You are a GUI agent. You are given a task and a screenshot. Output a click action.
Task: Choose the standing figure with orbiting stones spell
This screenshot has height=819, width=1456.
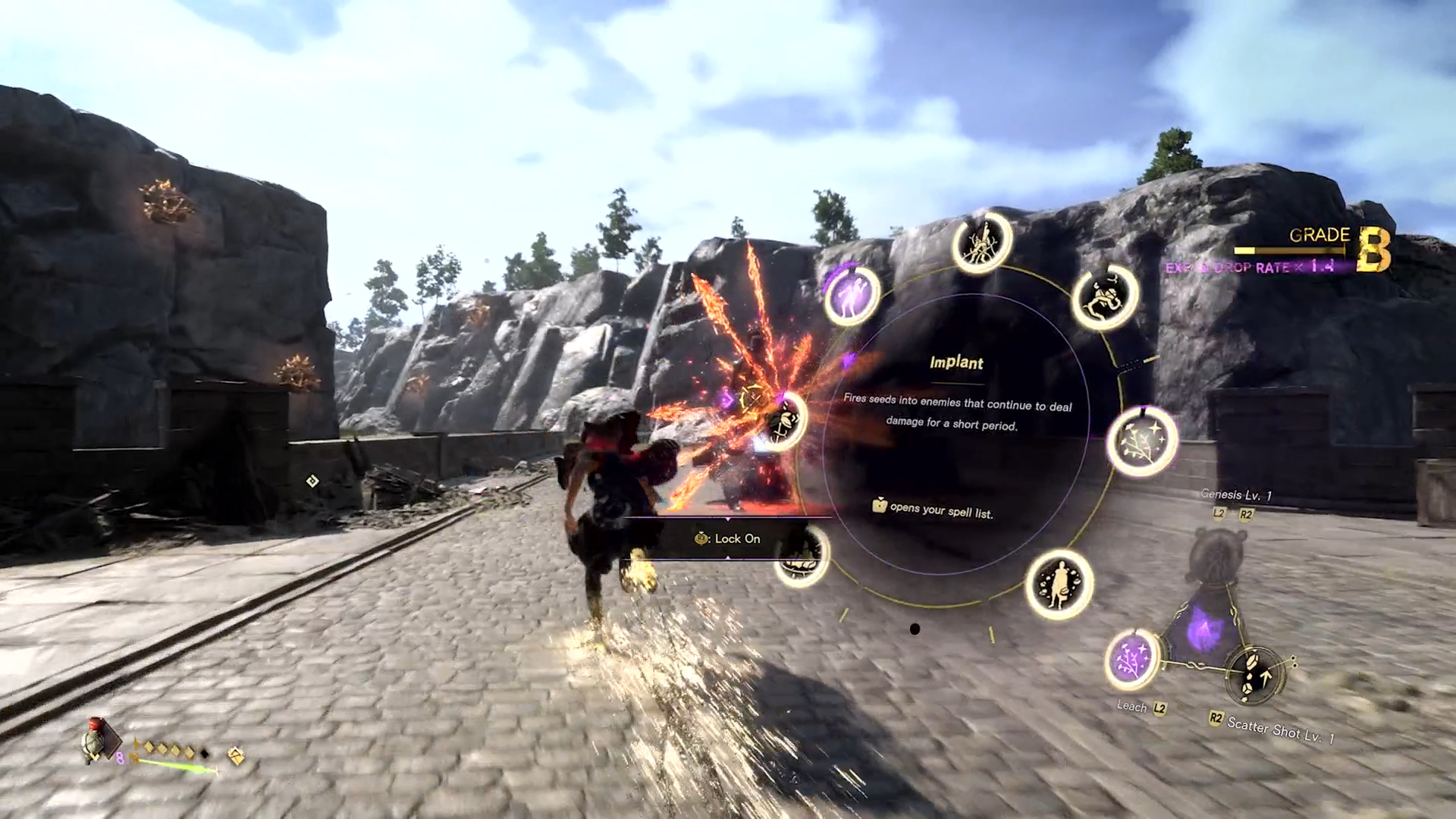(1059, 584)
